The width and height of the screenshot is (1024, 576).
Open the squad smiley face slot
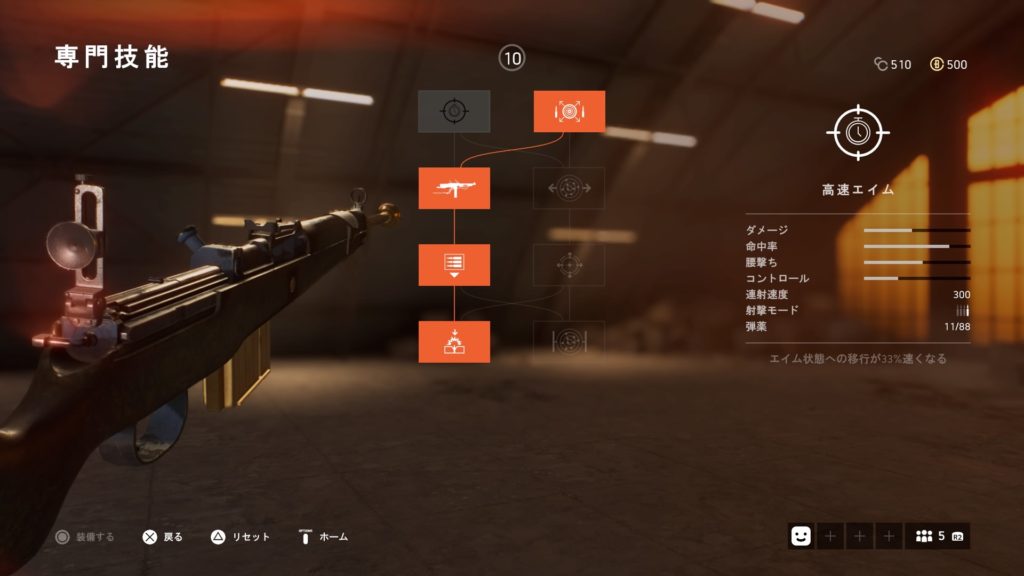point(800,536)
